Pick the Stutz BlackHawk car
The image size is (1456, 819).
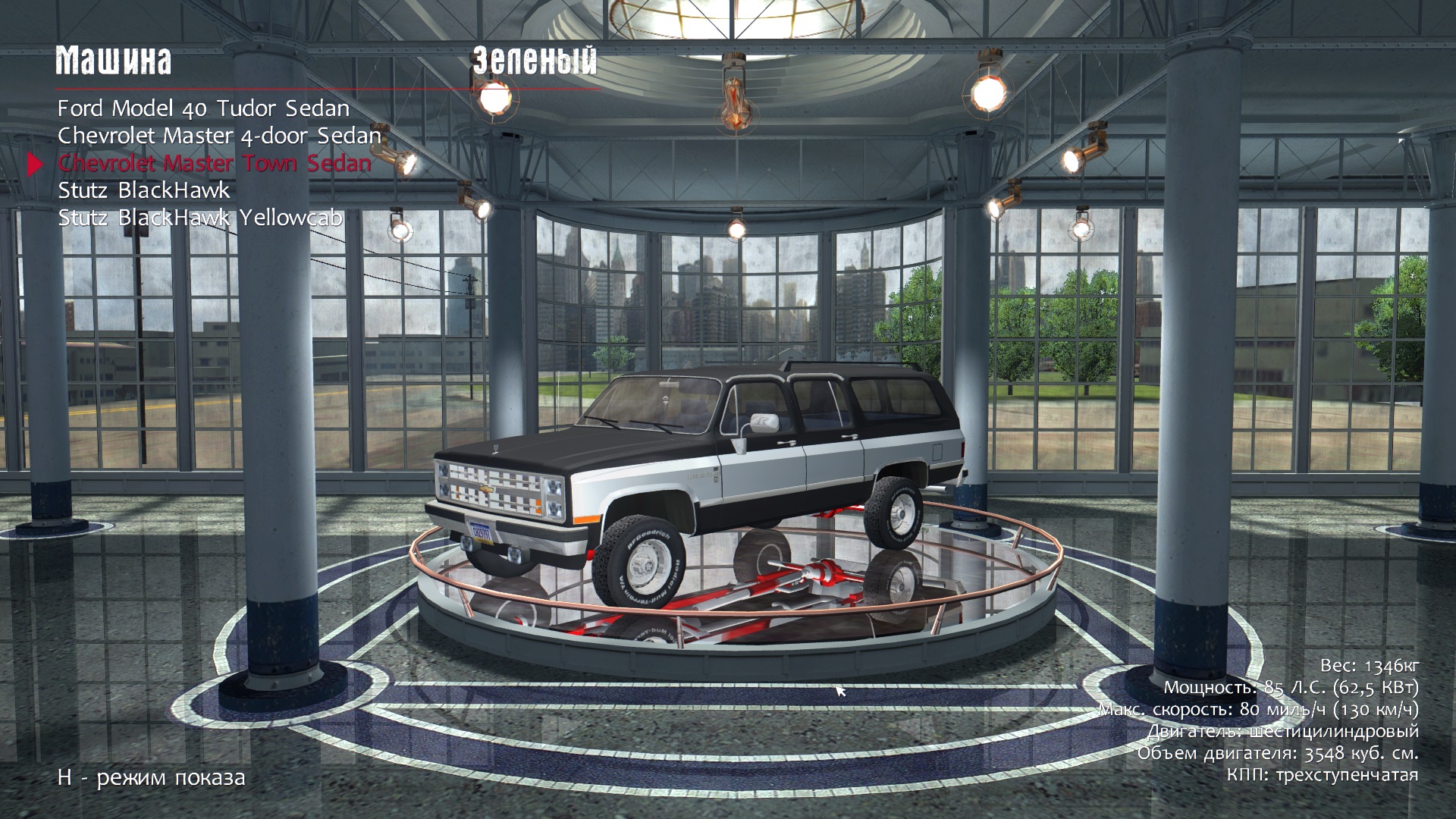pos(144,190)
